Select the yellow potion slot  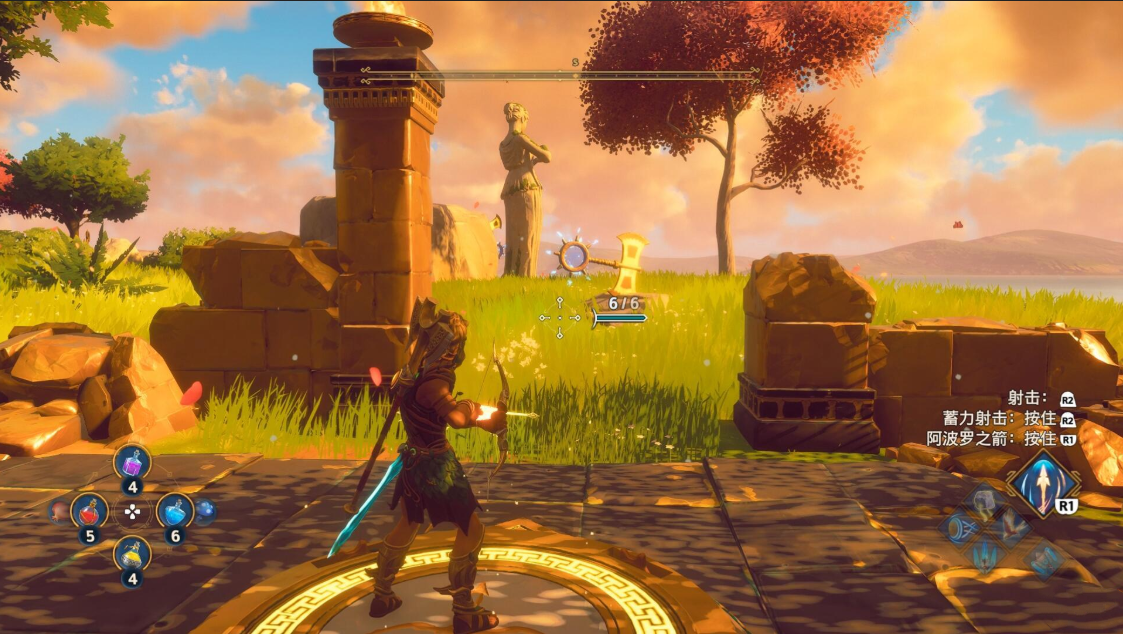point(132,553)
